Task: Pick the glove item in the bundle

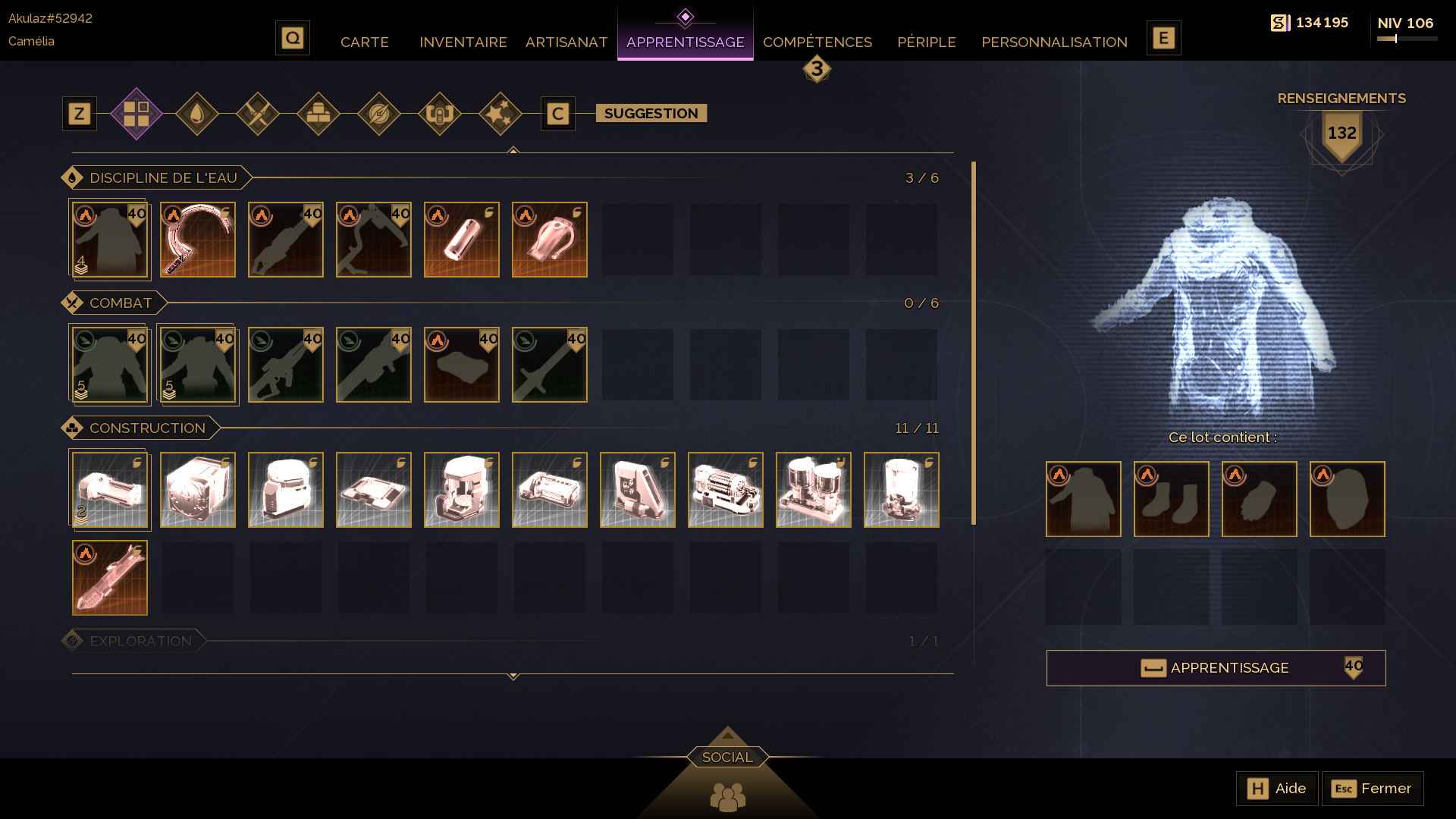Action: [x=1259, y=499]
